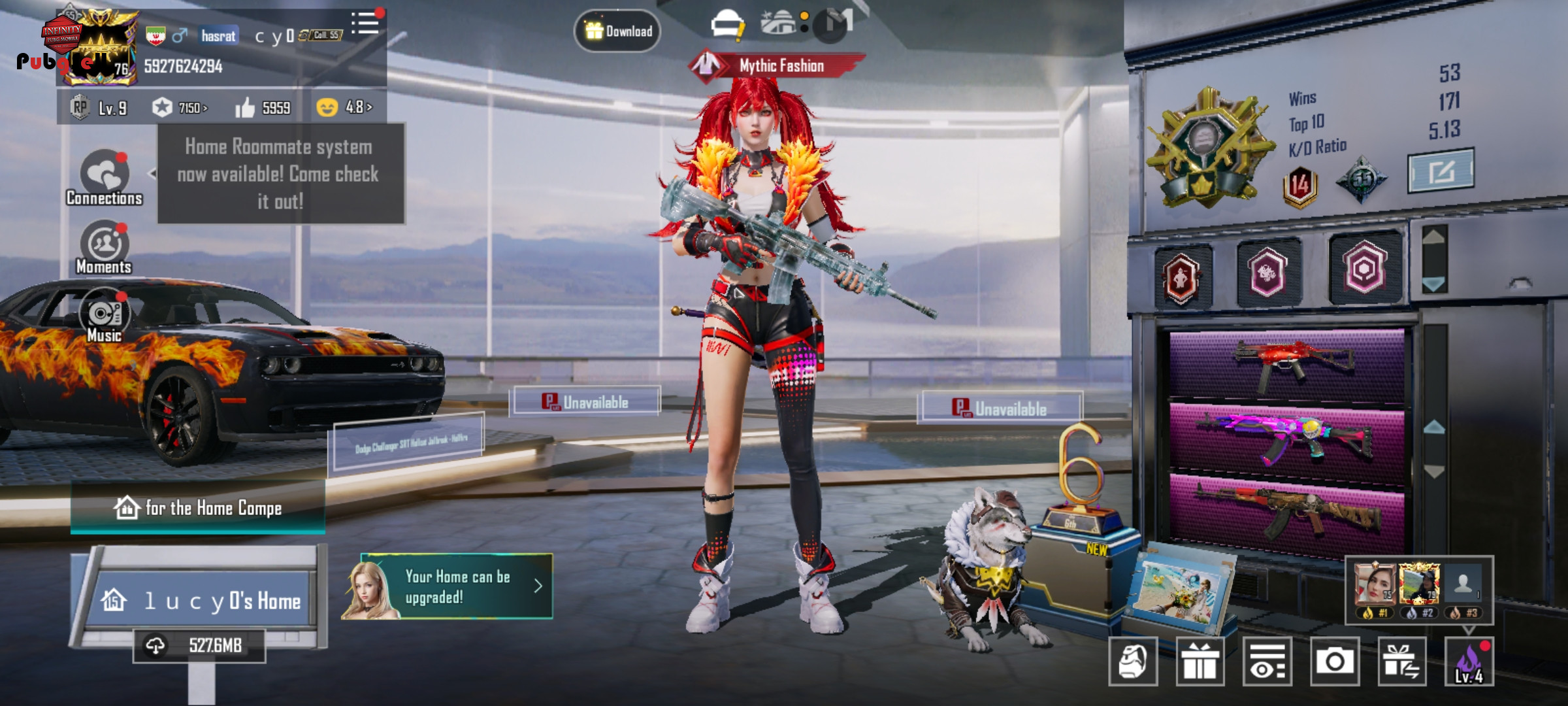Viewport: 1568px width, 706px height.
Task: Open the Music player
Action: (104, 316)
